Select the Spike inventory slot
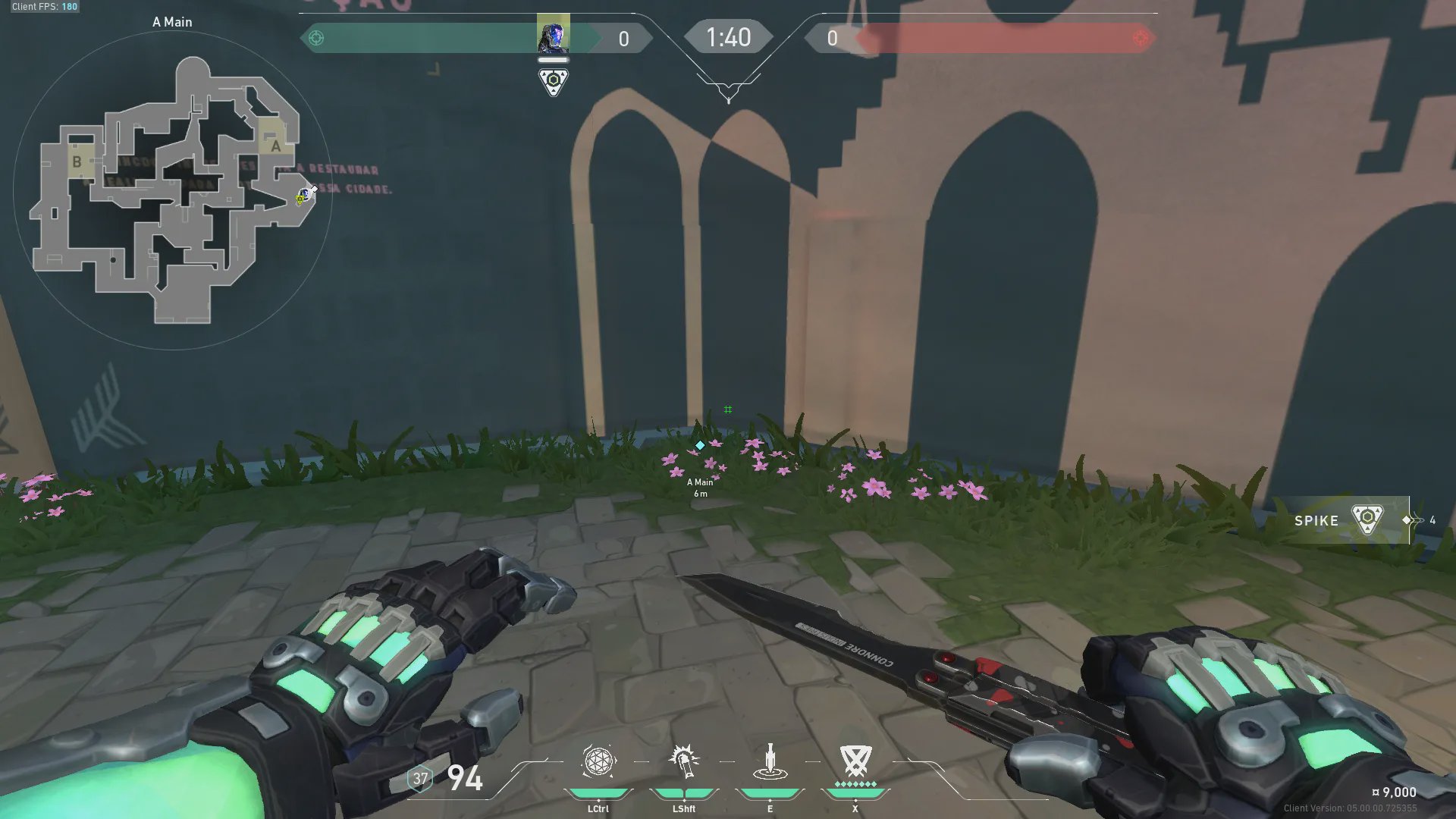 1341,520
